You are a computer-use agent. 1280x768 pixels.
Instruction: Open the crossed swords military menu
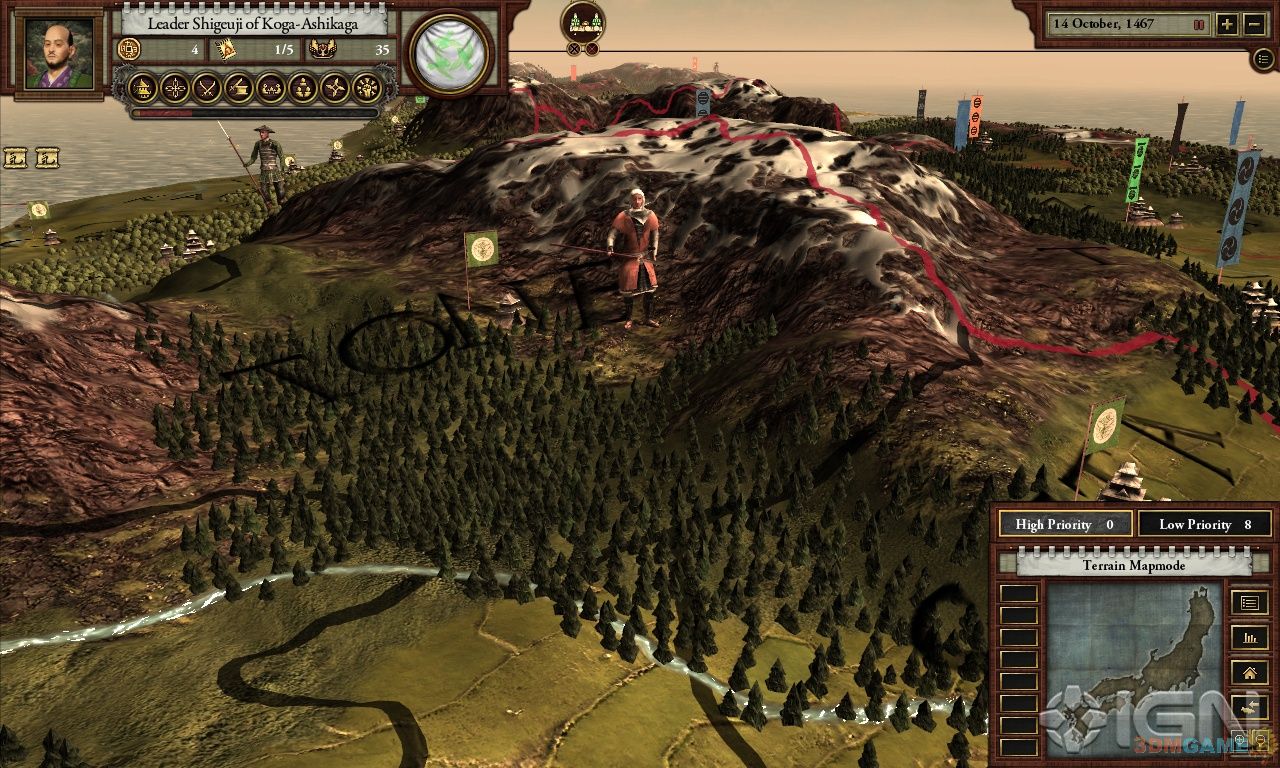tap(207, 88)
